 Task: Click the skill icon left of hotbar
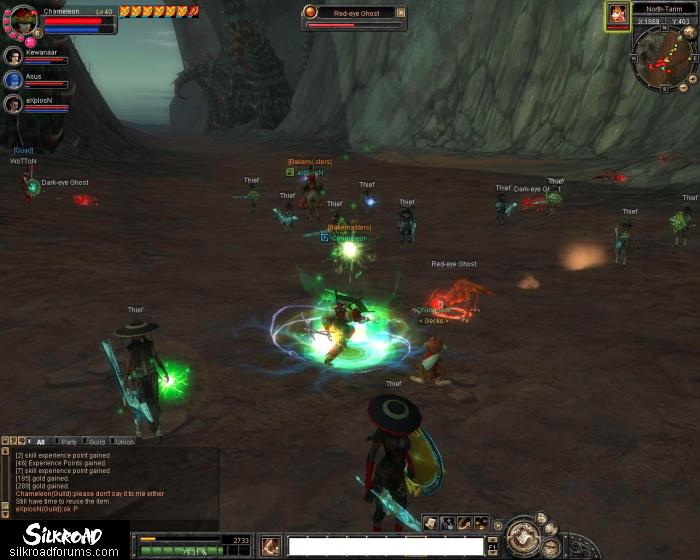[270, 546]
